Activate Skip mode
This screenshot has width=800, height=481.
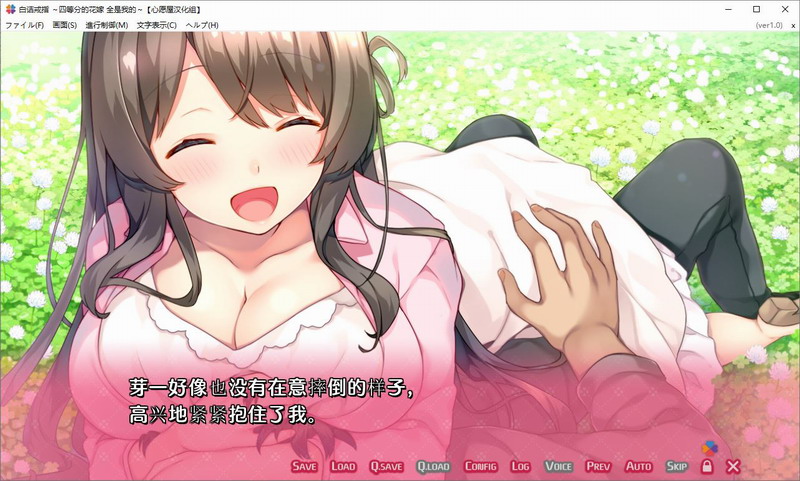pos(677,466)
